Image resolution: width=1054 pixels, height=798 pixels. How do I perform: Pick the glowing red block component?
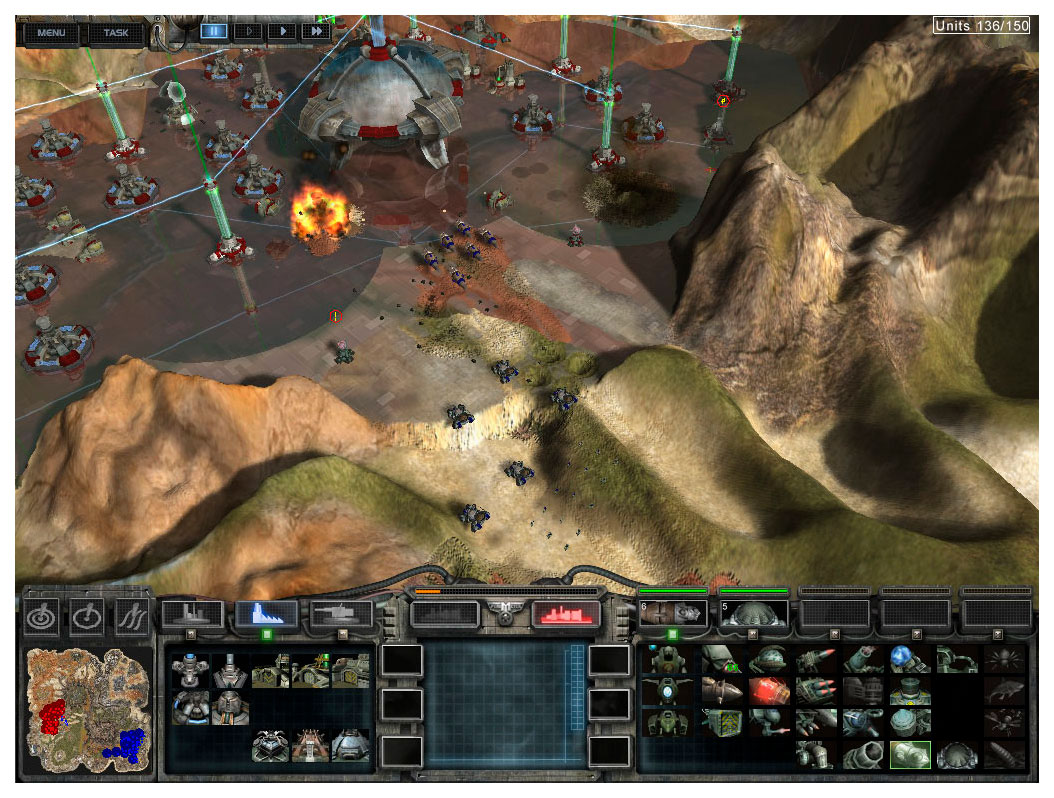pyautogui.click(x=770, y=691)
